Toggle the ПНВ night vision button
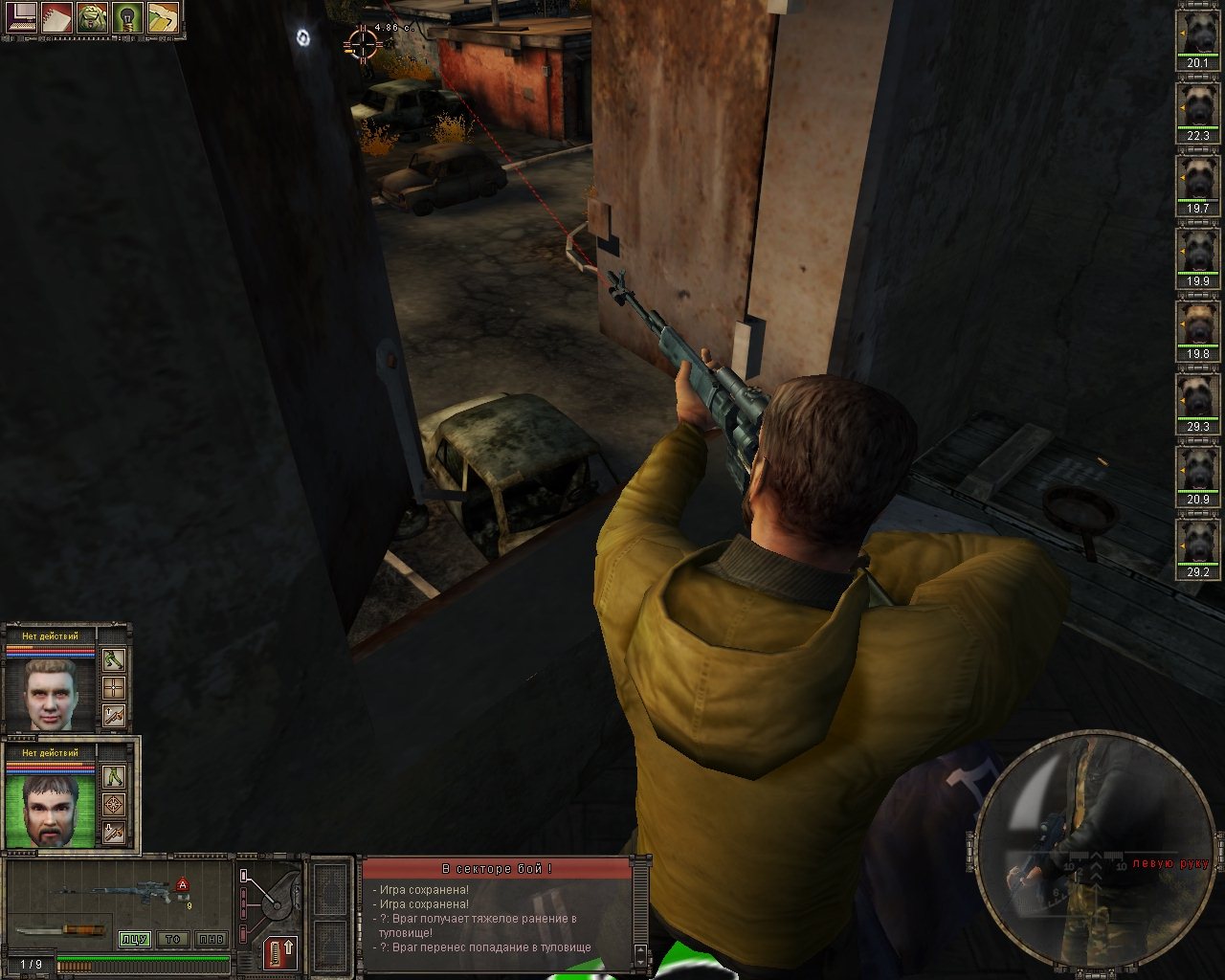The image size is (1225, 980). pyautogui.click(x=210, y=940)
